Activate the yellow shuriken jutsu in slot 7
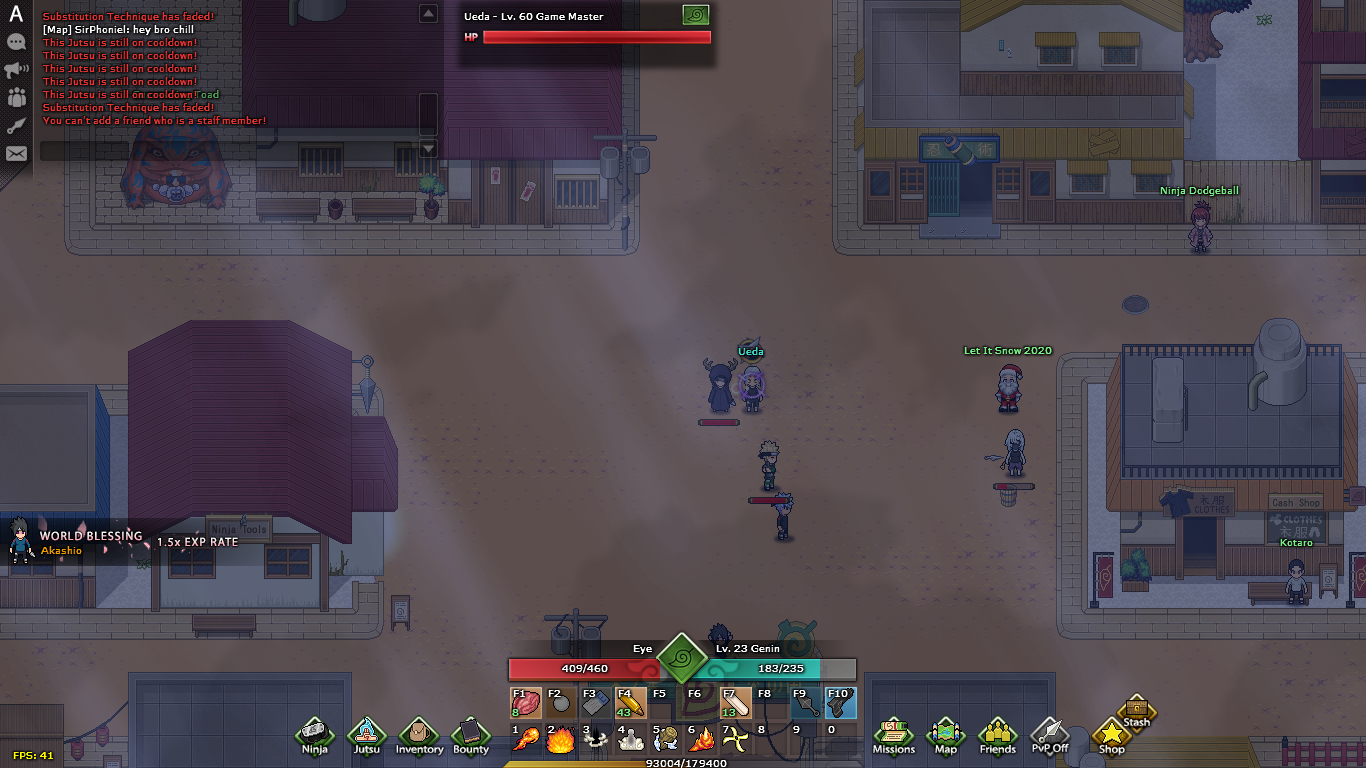The width and height of the screenshot is (1366, 768). point(736,740)
